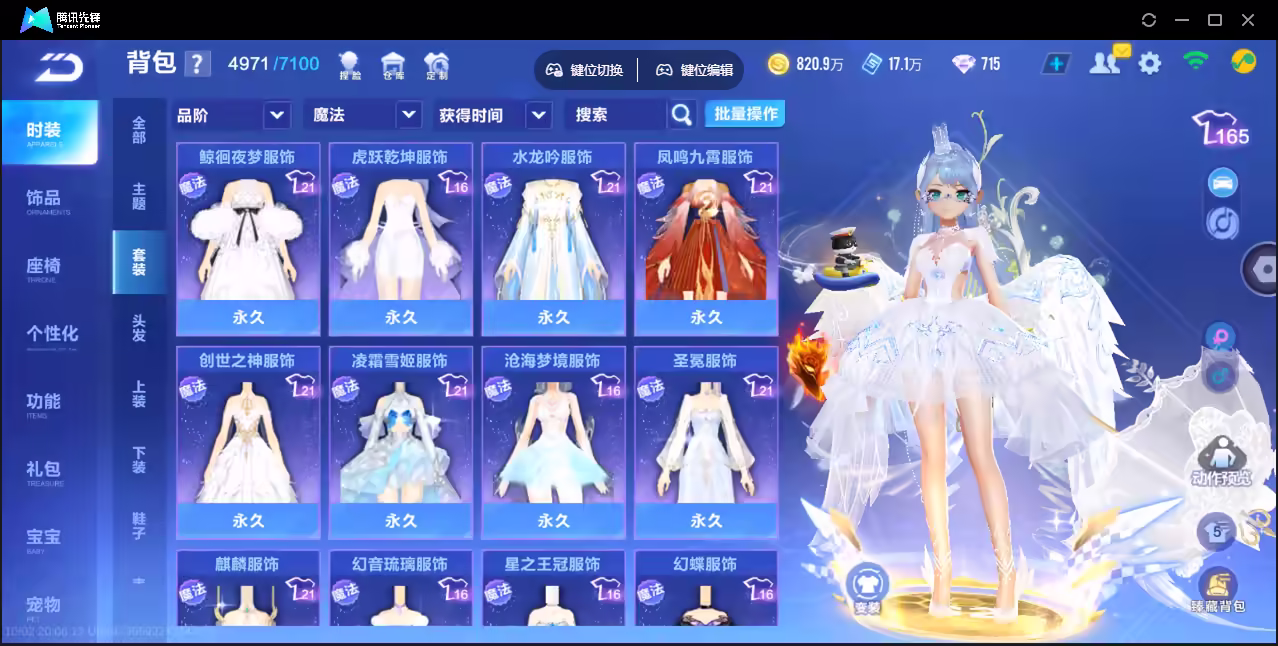Close the emulator window
1278x646 pixels.
[x=1248, y=20]
